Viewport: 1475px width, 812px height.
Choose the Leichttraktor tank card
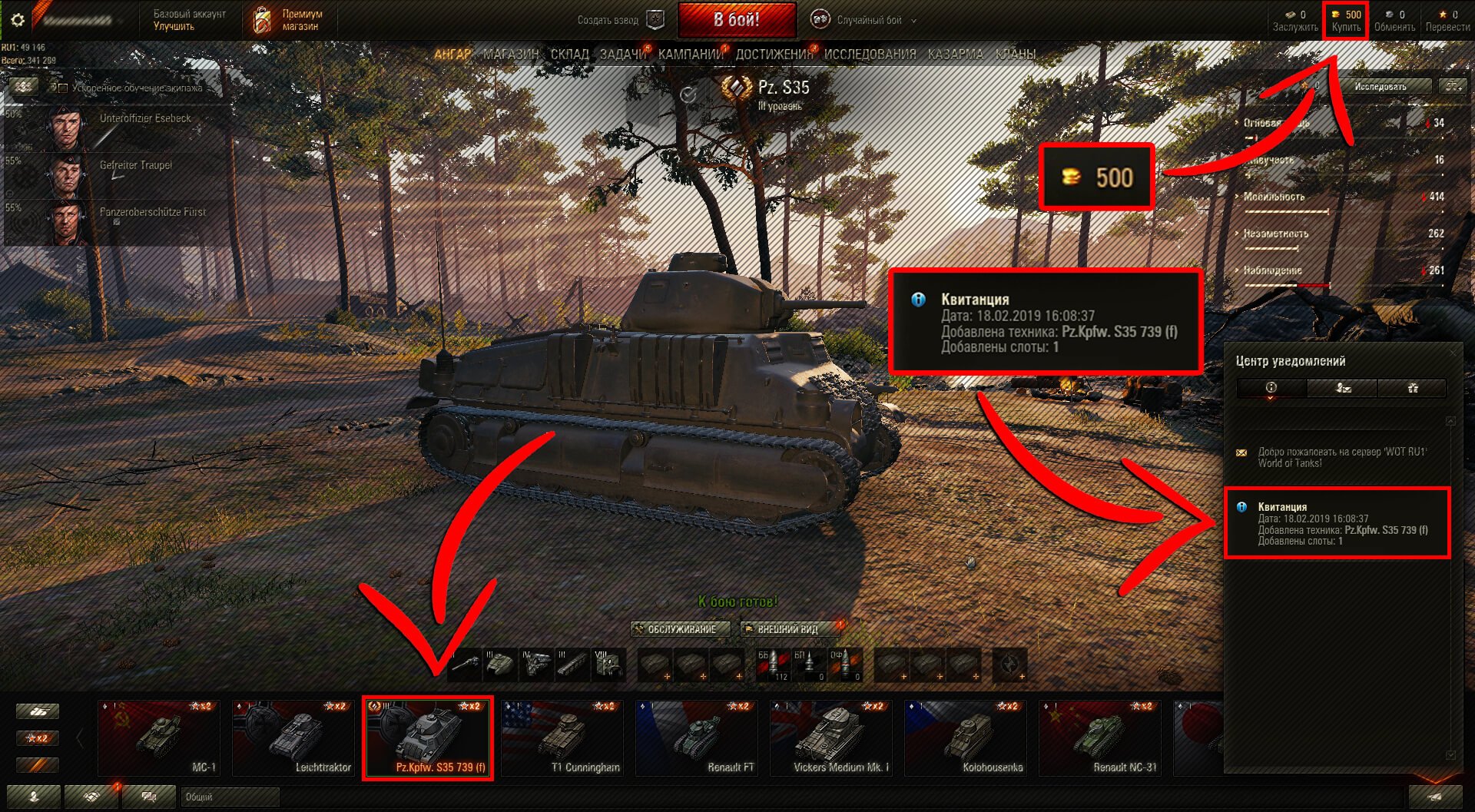[x=293, y=737]
